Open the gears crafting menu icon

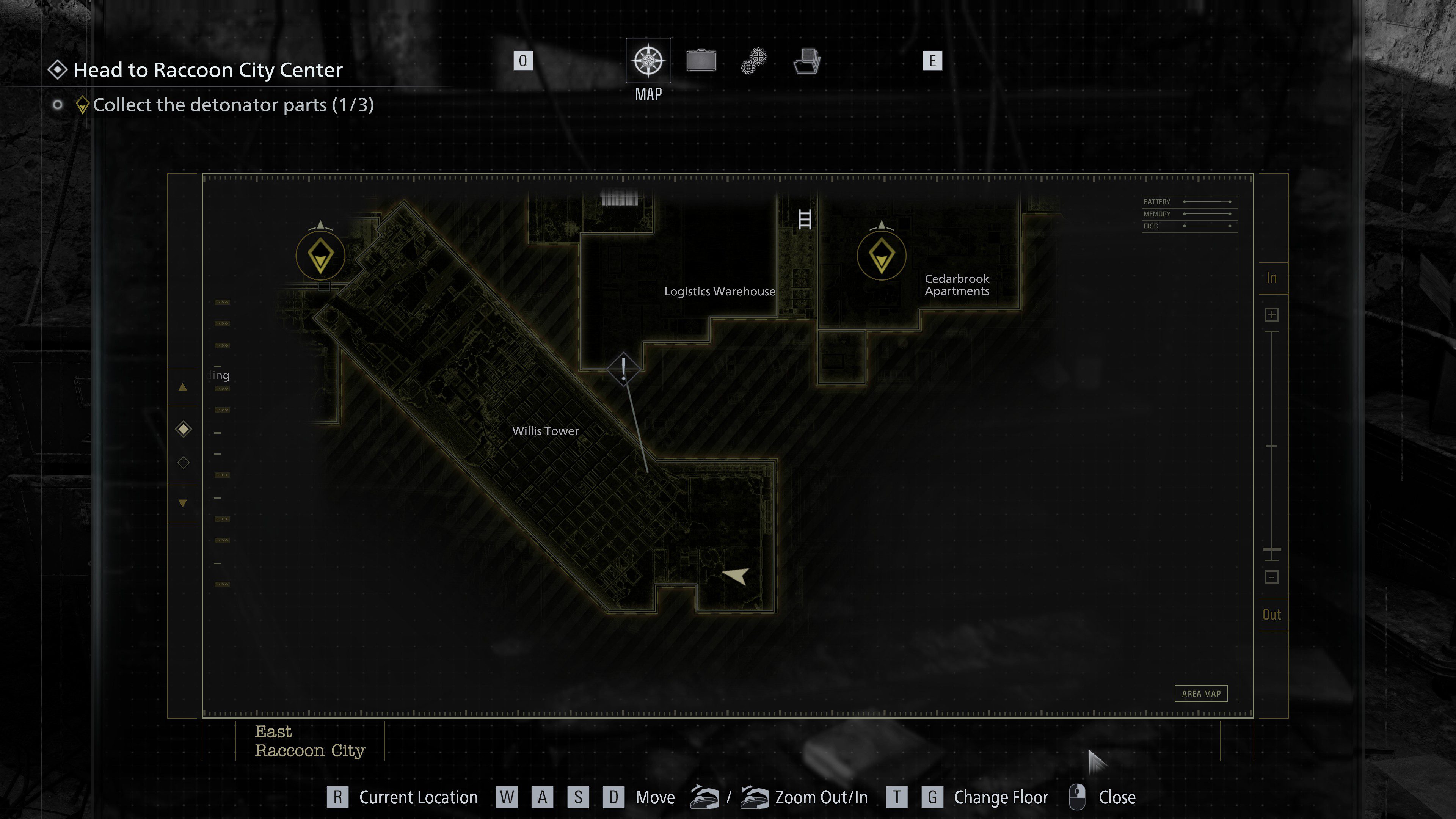pyautogui.click(x=753, y=61)
